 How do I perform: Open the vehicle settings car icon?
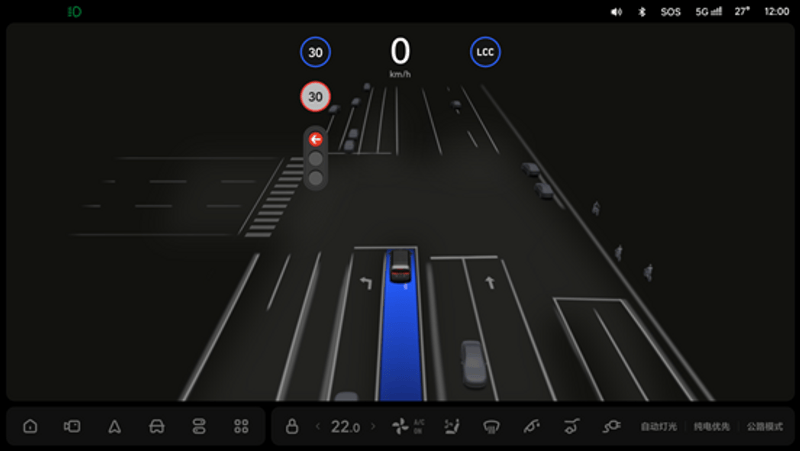pos(156,426)
